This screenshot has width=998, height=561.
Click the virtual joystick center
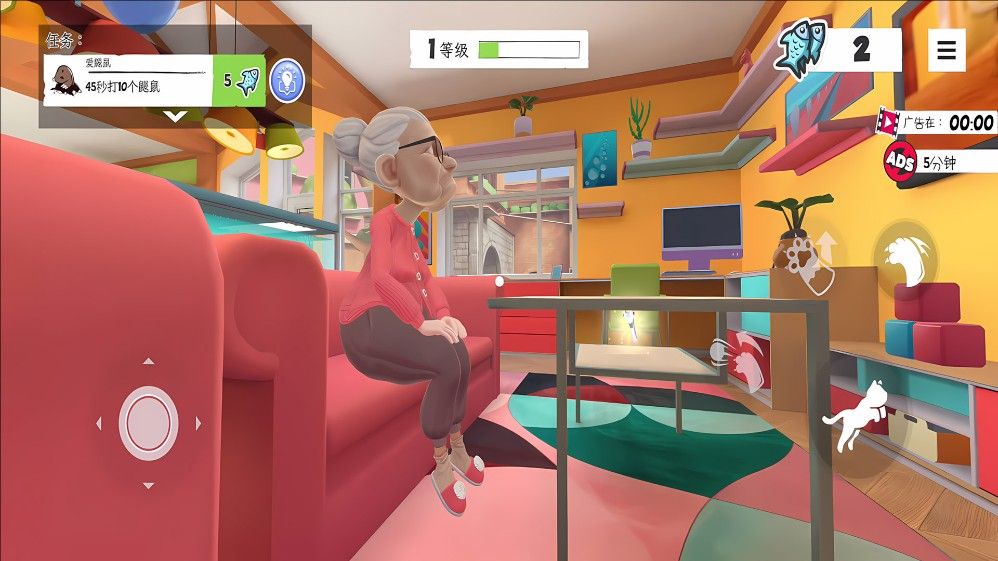point(148,423)
